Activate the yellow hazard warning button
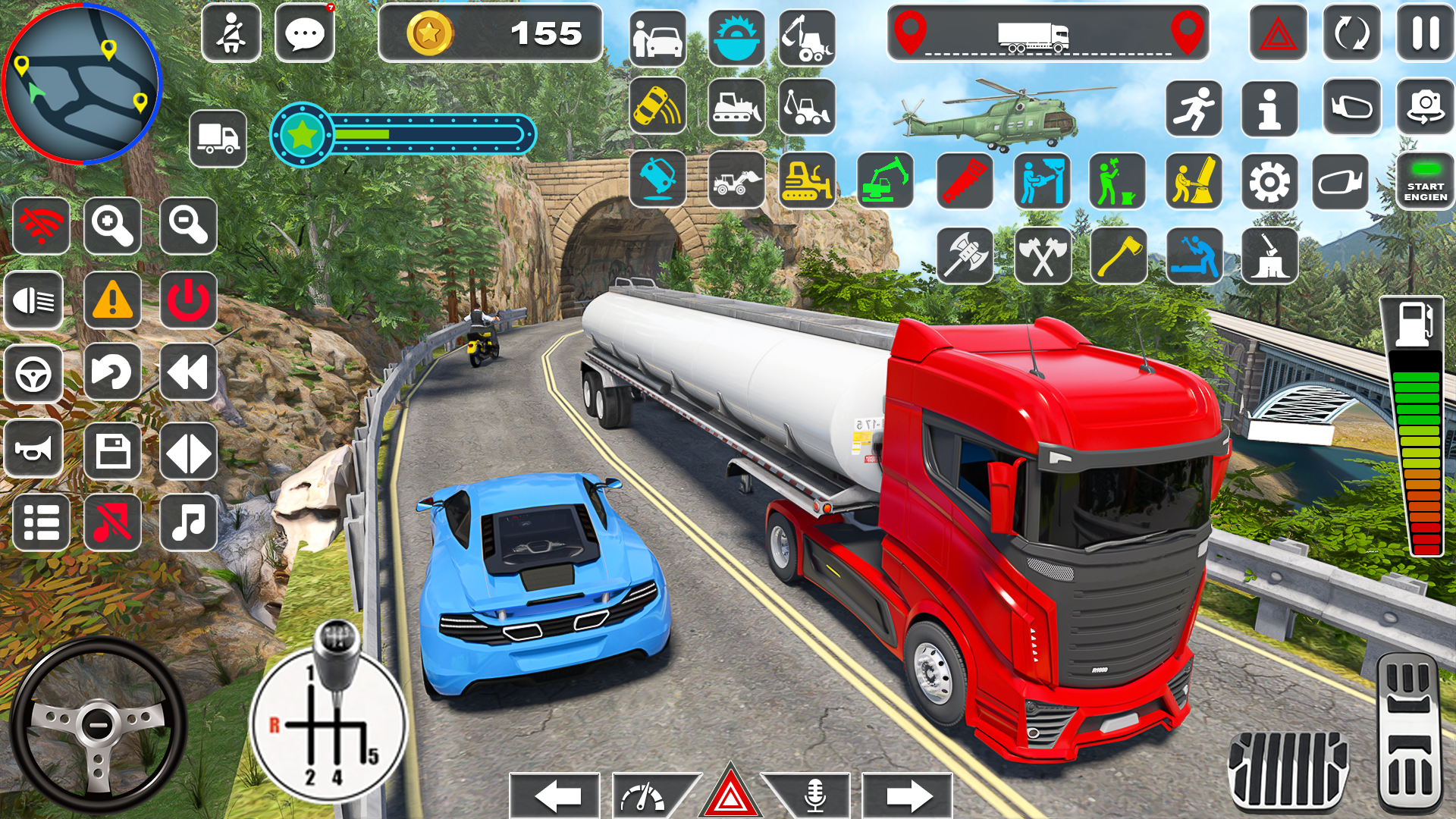 tap(112, 300)
